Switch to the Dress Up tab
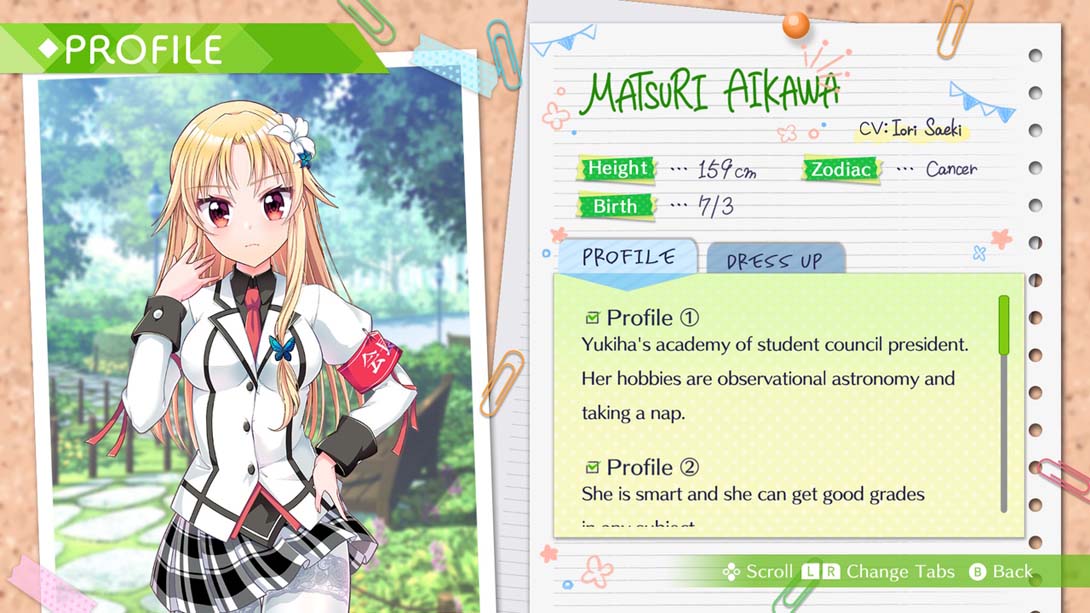The width and height of the screenshot is (1090, 613). tap(775, 260)
